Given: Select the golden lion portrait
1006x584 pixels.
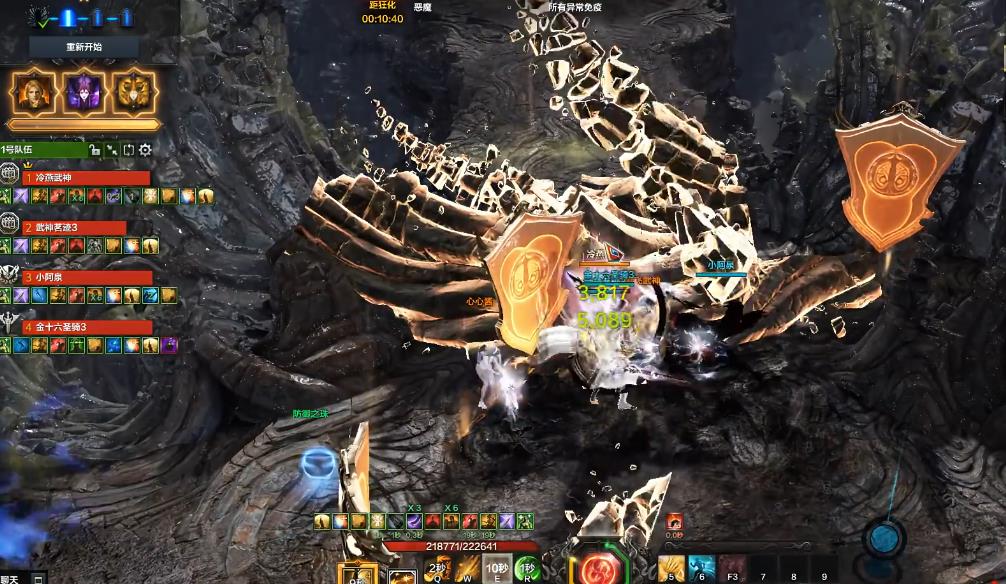Looking at the screenshot, I should pos(134,93).
